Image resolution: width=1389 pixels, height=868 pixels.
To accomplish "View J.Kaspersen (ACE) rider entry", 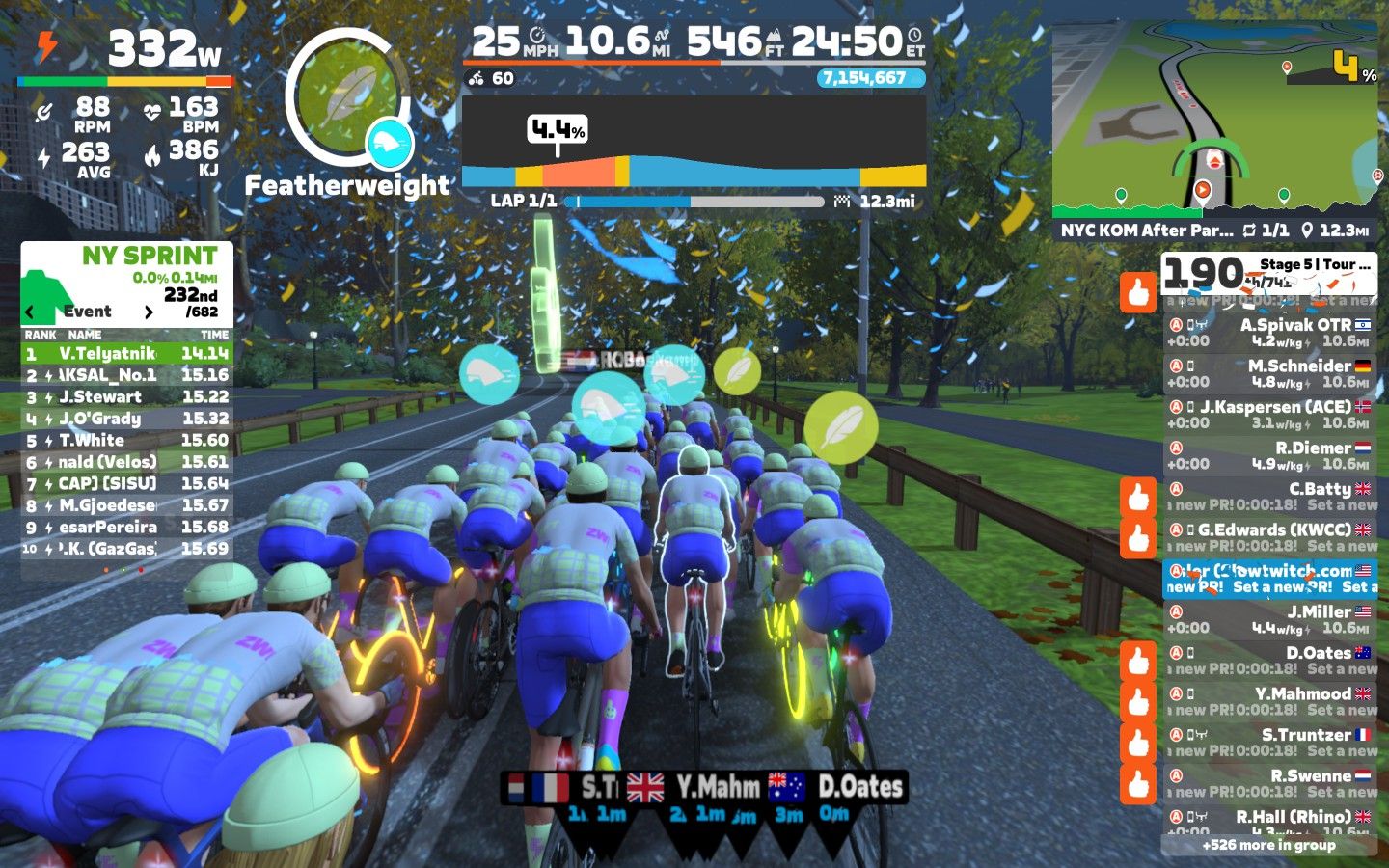I will [1268, 415].
